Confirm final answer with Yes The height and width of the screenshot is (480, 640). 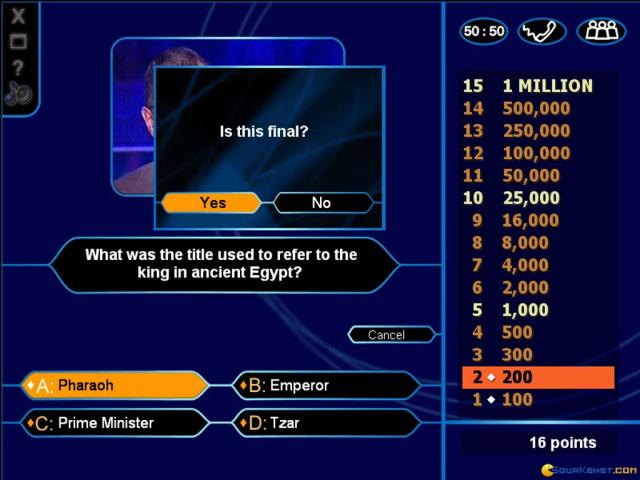coord(212,203)
